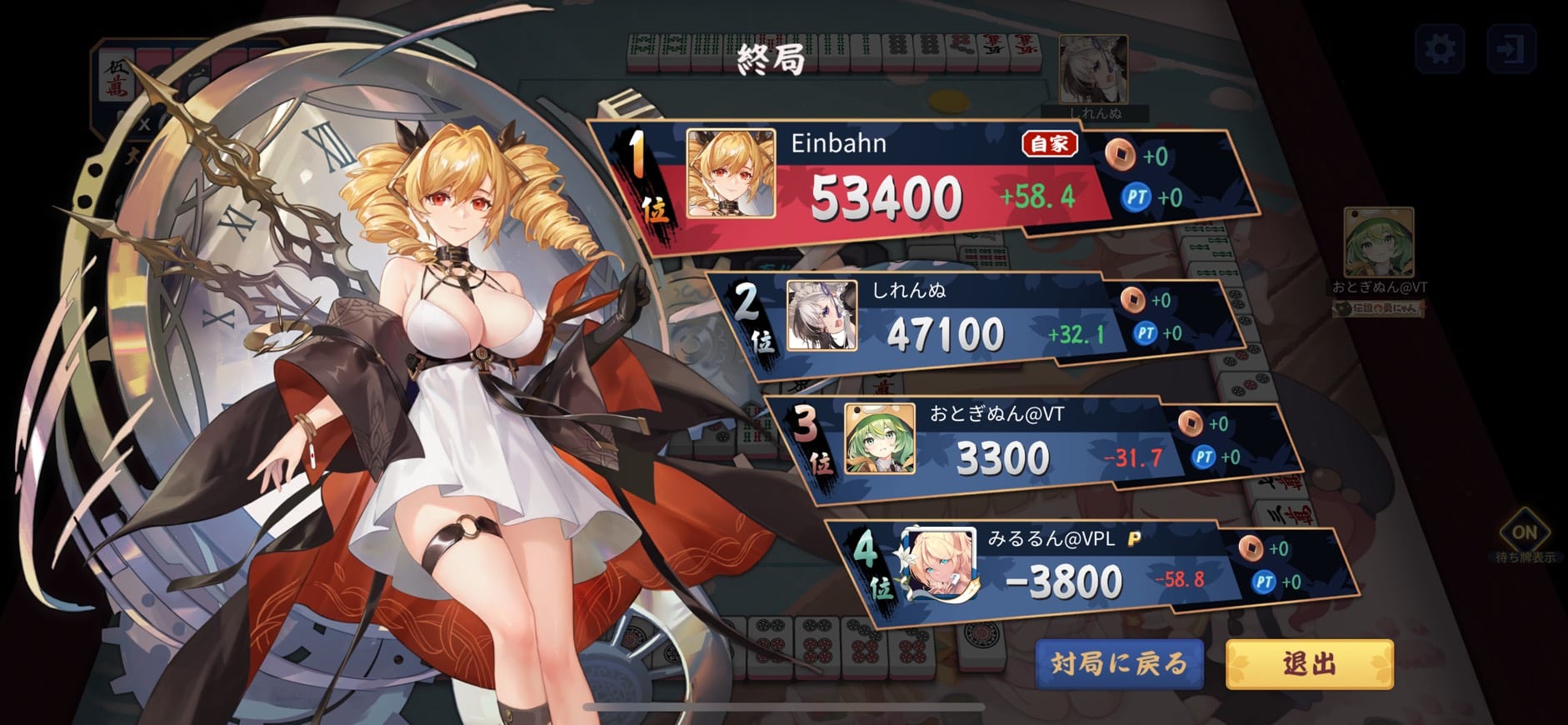Return to the match with 対局に戻る
The width and height of the screenshot is (1568, 725).
point(1119,663)
